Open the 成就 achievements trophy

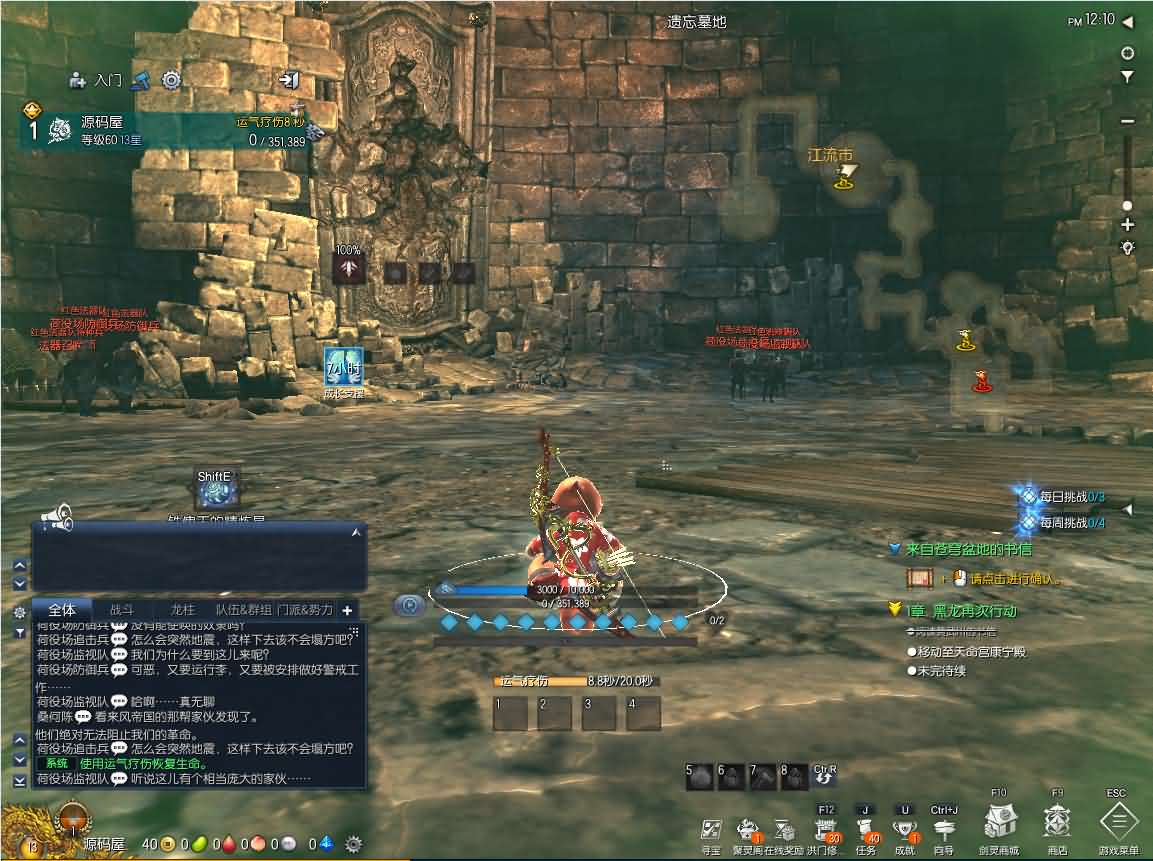point(905,831)
